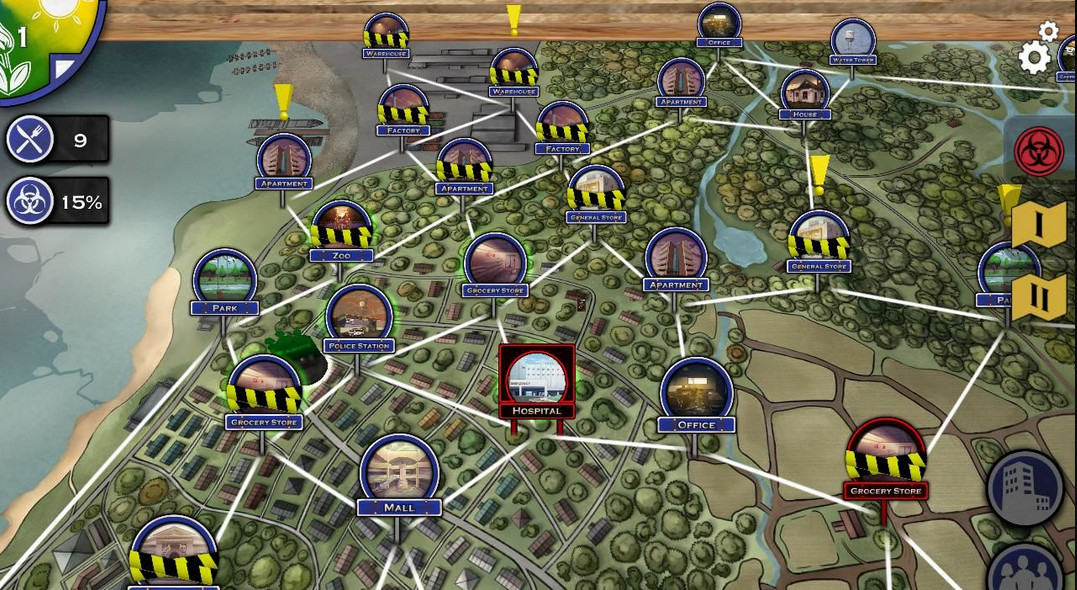Open the settings gear menu
The height and width of the screenshot is (590, 1077).
click(1036, 55)
